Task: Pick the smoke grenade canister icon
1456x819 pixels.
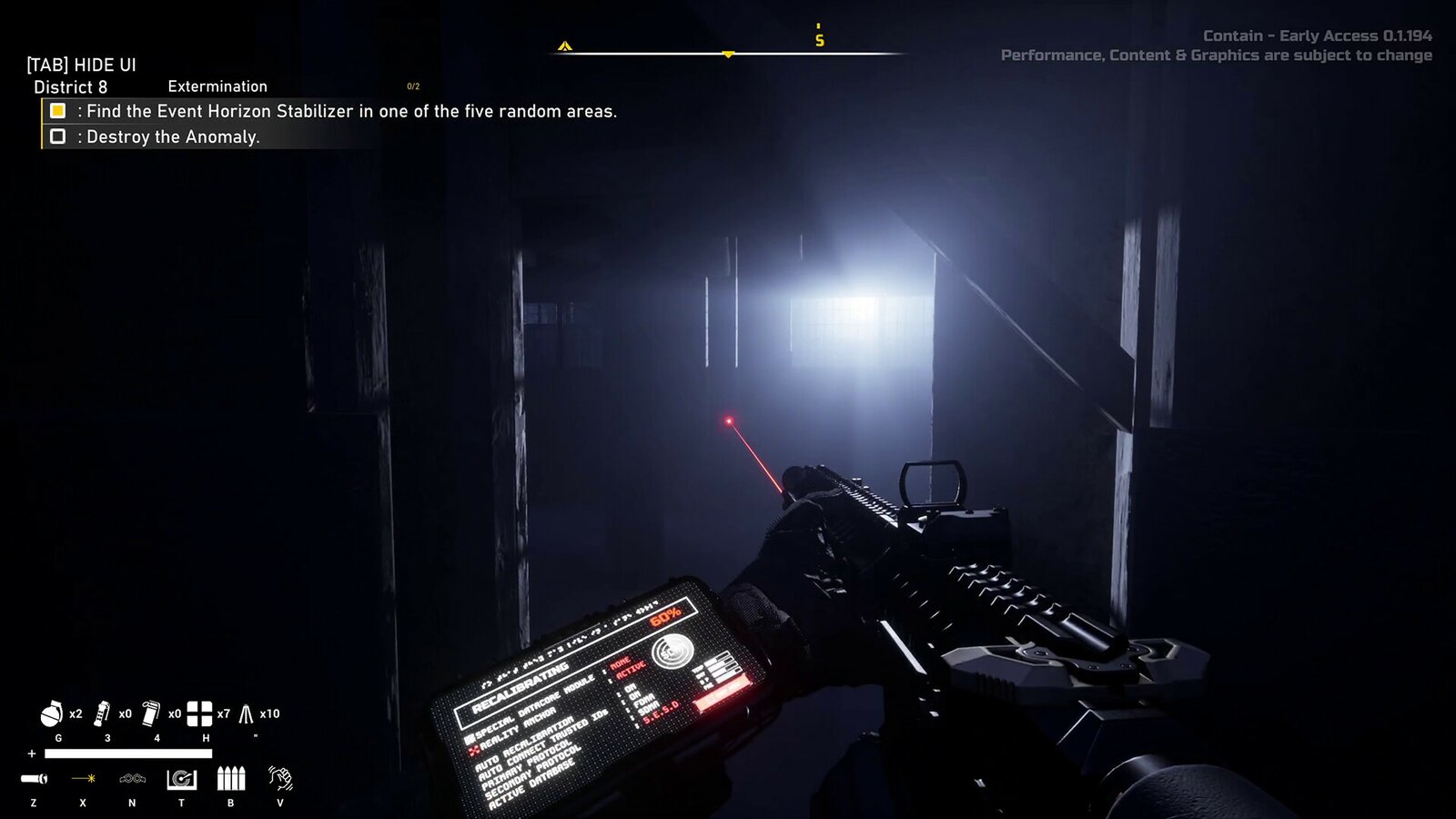Action: click(x=151, y=713)
